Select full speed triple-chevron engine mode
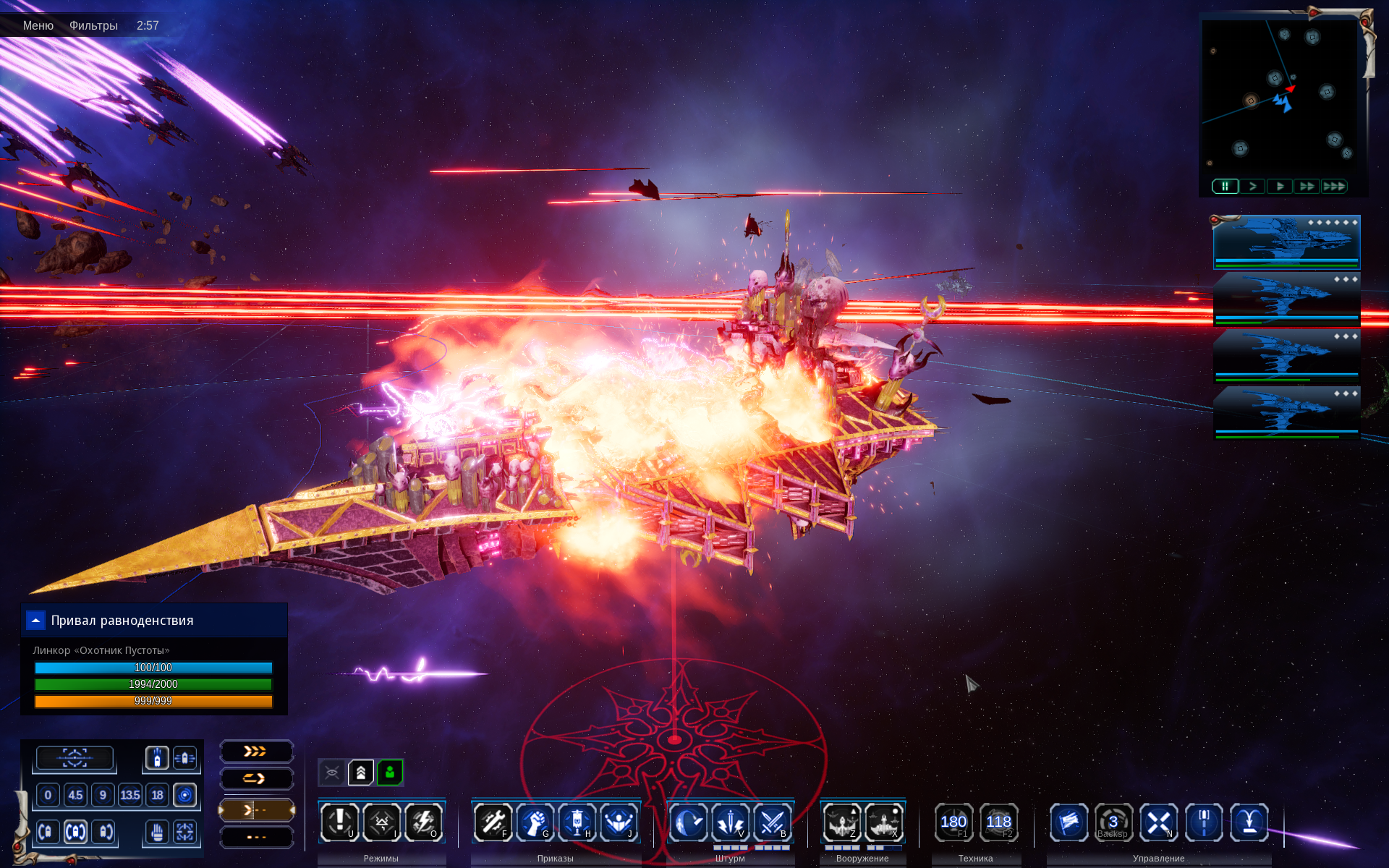 pos(256,752)
